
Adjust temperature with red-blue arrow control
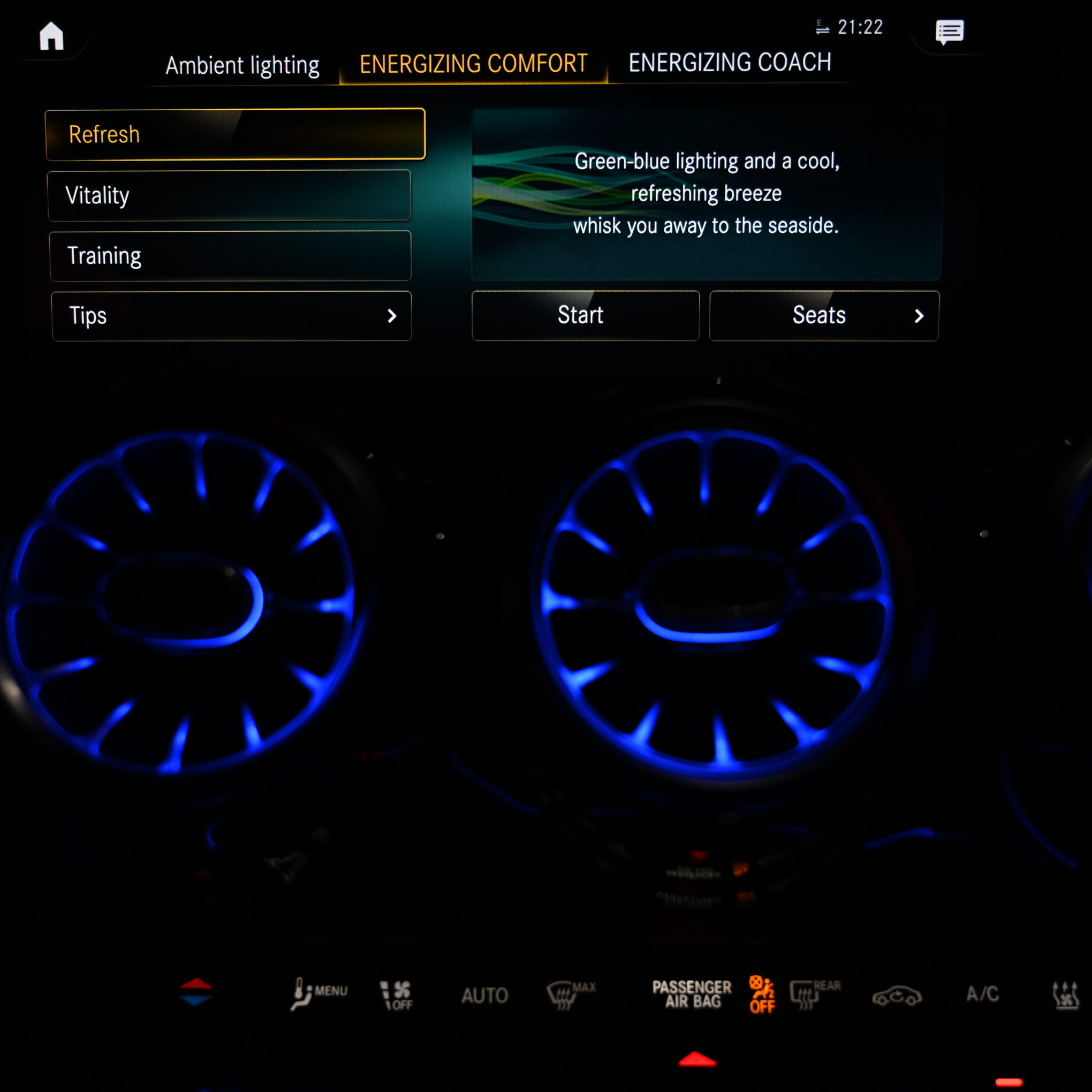point(195,991)
